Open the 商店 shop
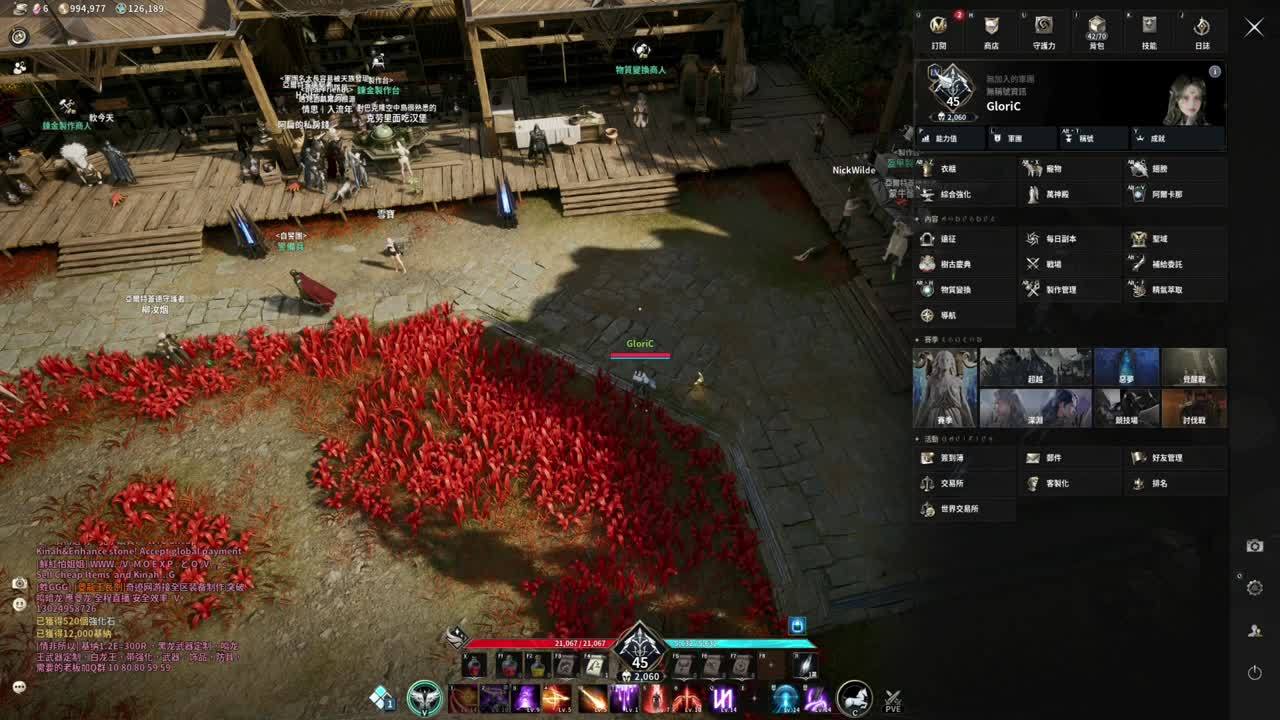 point(991,31)
